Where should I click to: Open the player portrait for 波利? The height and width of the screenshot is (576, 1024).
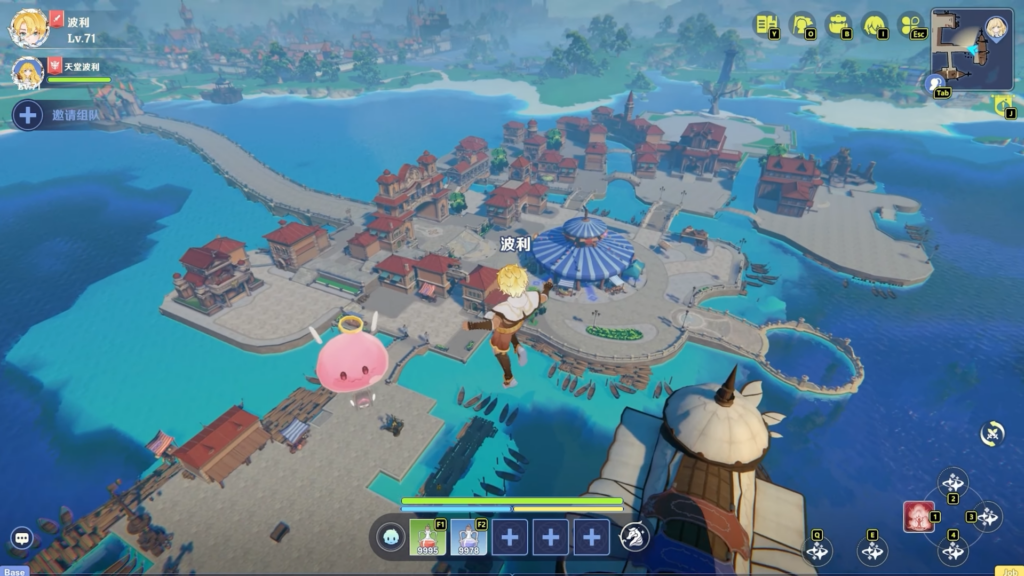[29, 27]
